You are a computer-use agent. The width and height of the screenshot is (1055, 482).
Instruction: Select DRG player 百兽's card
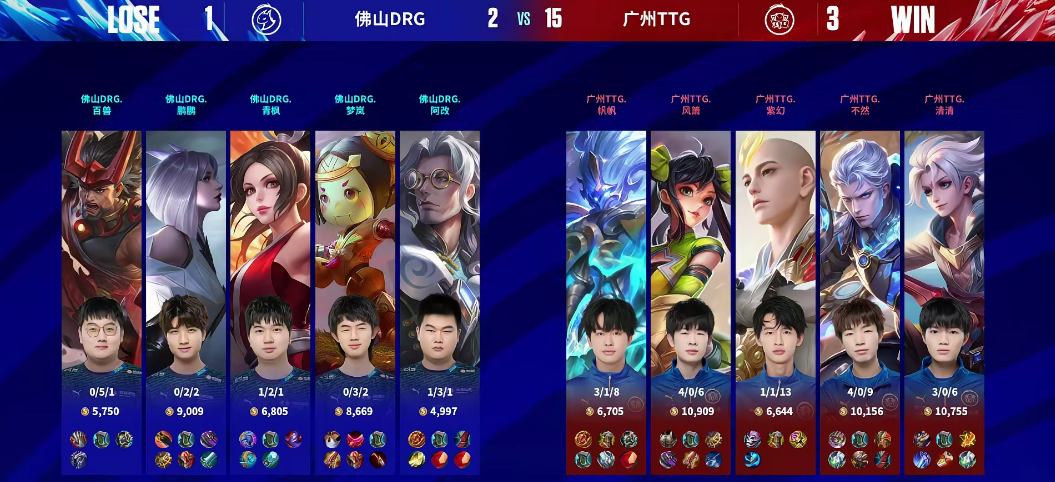coord(102,300)
